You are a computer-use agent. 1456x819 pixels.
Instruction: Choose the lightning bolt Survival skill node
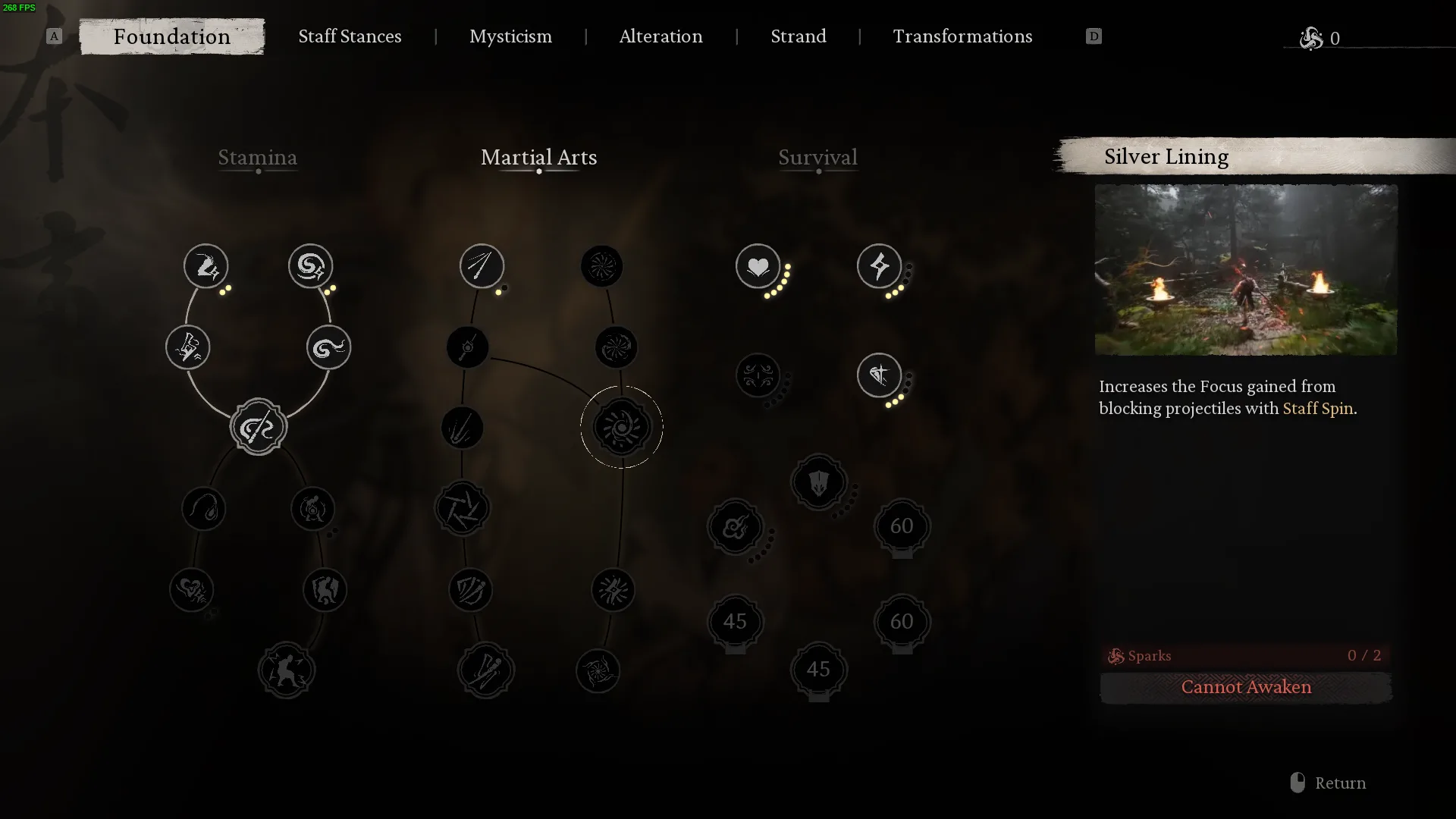[x=879, y=266]
